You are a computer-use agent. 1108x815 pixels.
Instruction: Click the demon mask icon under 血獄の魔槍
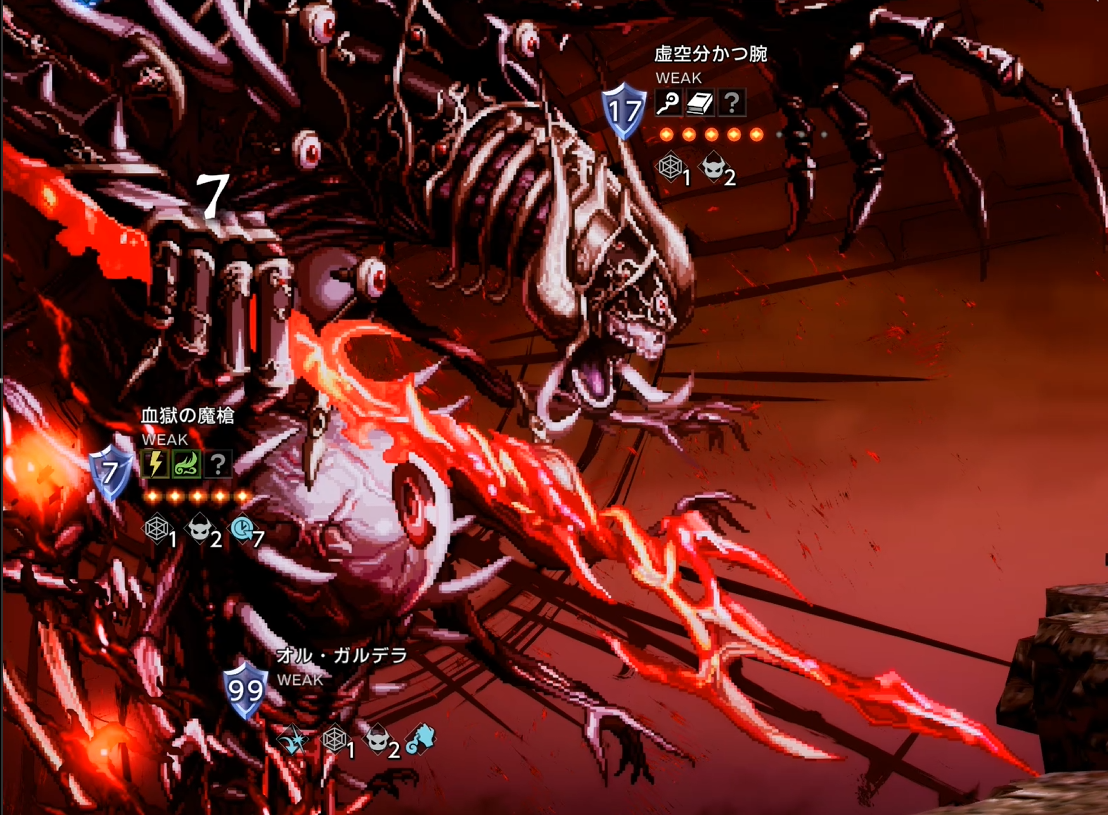pyautogui.click(x=200, y=530)
